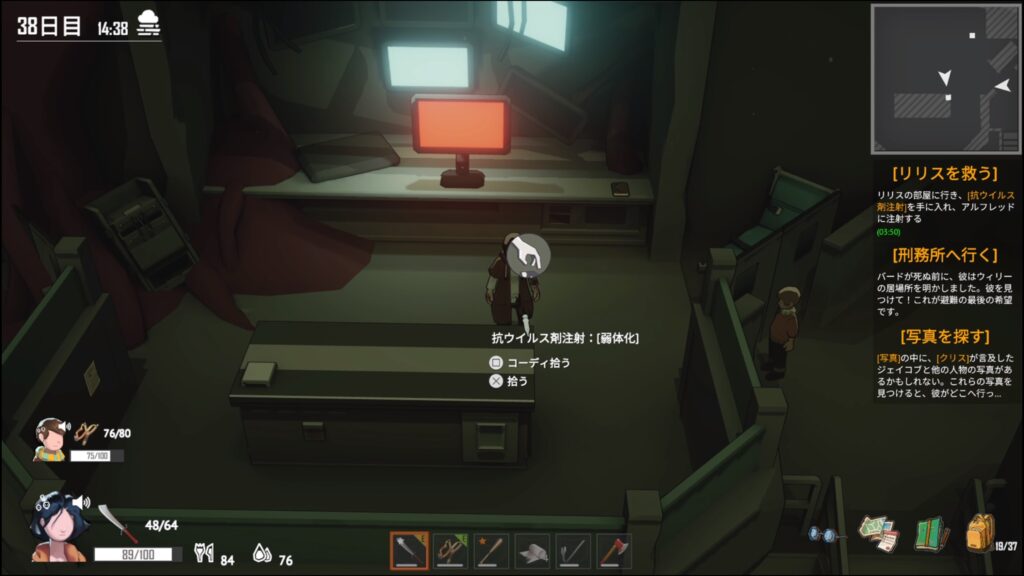This screenshot has width=1024, height=576.
Task: Select the red axe hotbar slot
Action: click(613, 550)
